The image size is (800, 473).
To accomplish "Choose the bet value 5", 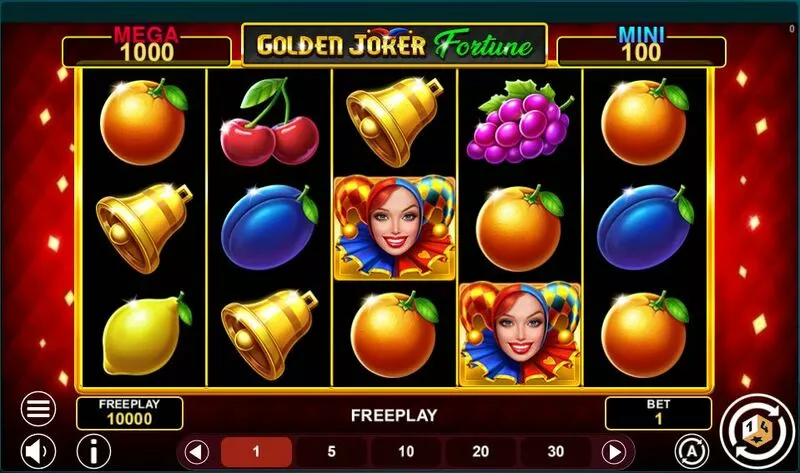I will click(x=331, y=451).
